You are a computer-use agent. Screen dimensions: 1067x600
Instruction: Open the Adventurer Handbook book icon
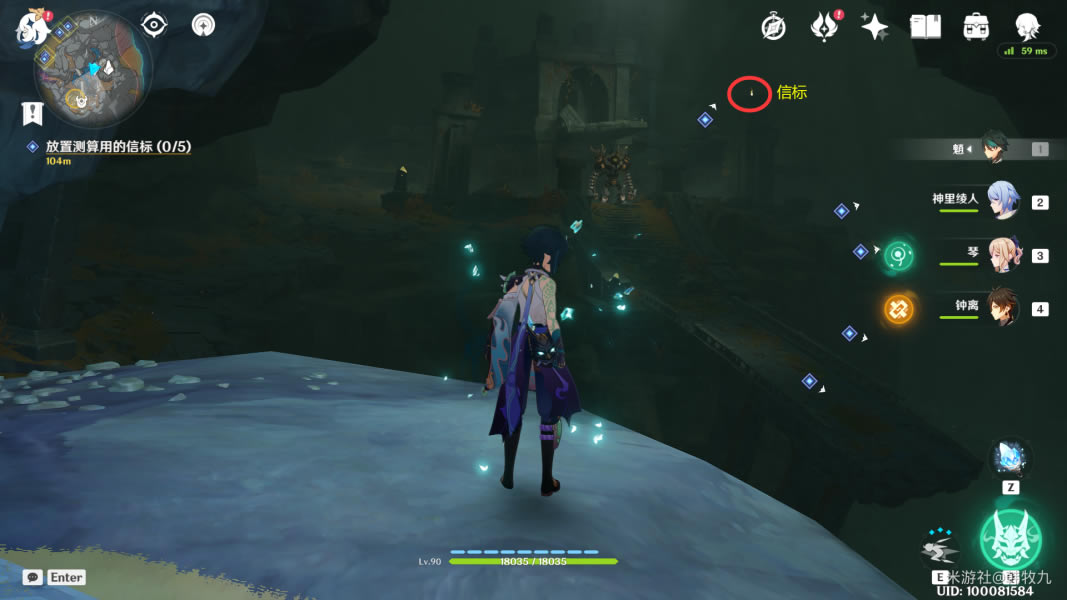(x=925, y=27)
